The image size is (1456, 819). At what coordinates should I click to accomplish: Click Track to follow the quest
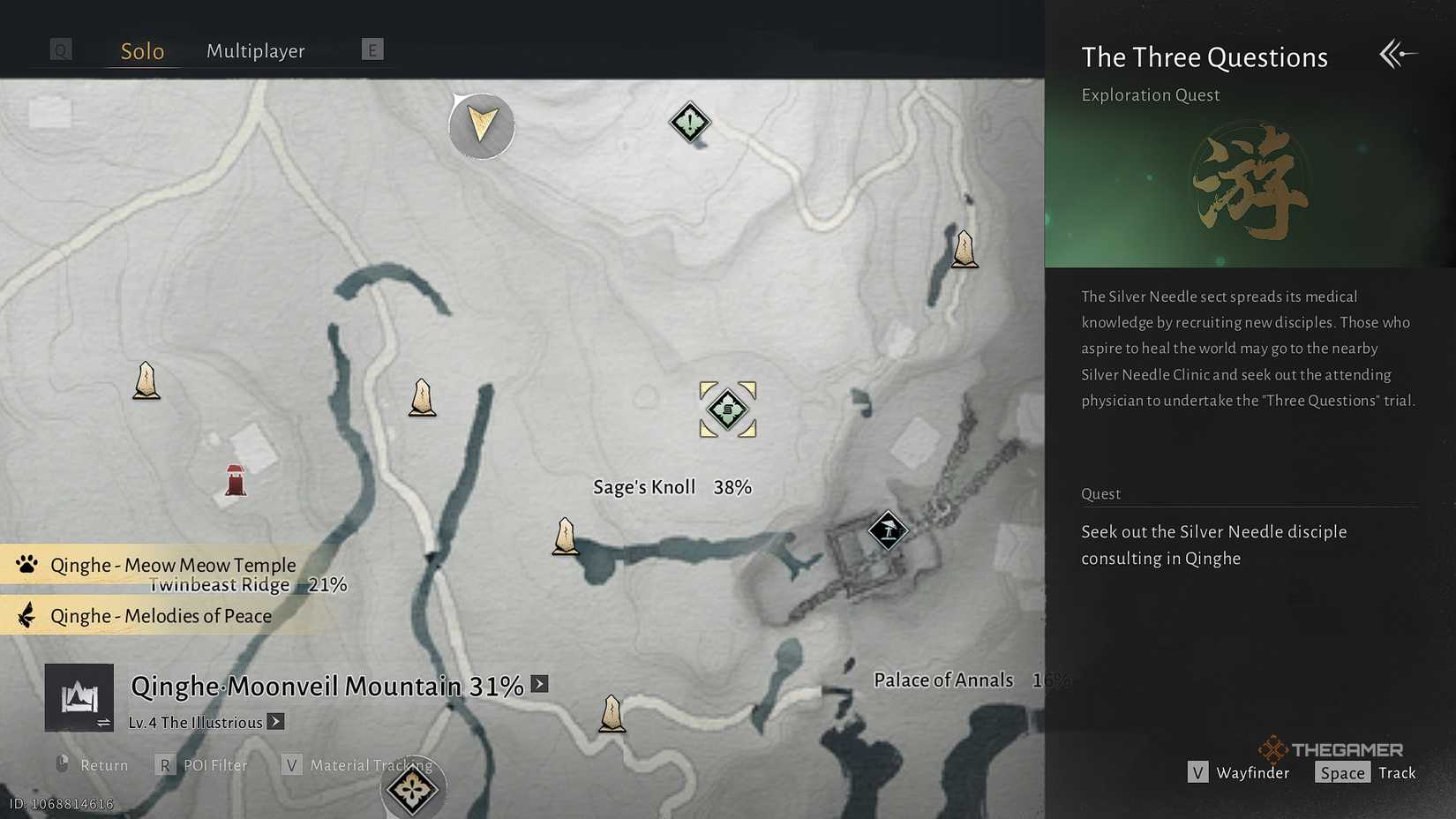click(1397, 772)
